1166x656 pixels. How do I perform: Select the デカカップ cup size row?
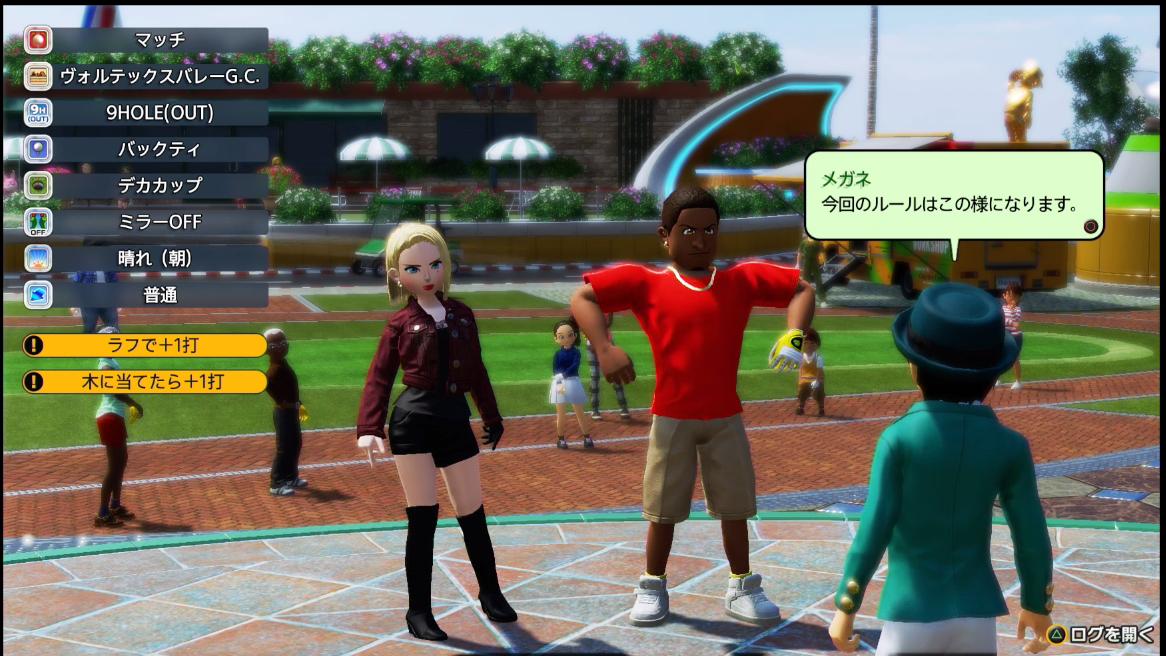coord(146,185)
